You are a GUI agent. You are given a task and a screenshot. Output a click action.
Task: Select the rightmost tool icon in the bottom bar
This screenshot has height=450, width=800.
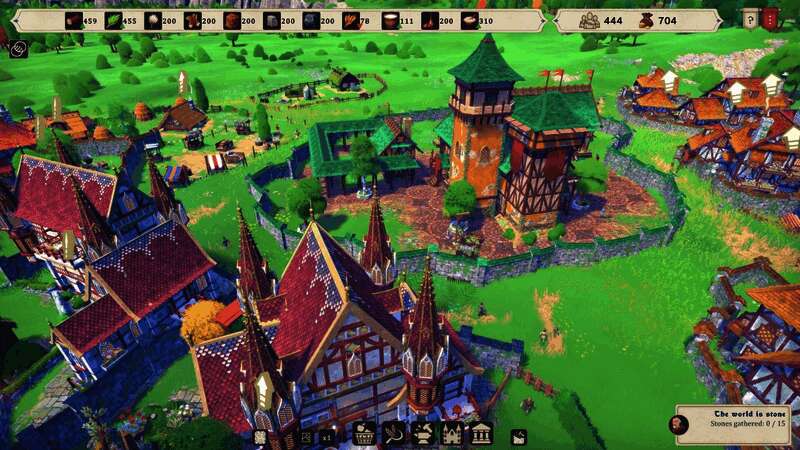pos(519,436)
